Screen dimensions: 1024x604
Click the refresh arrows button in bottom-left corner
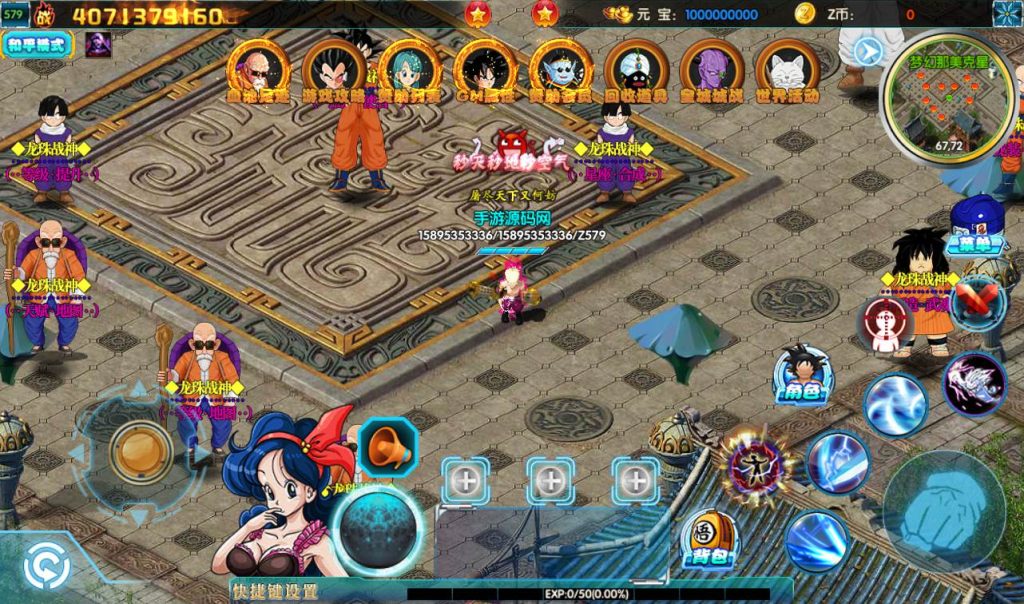pos(46,567)
